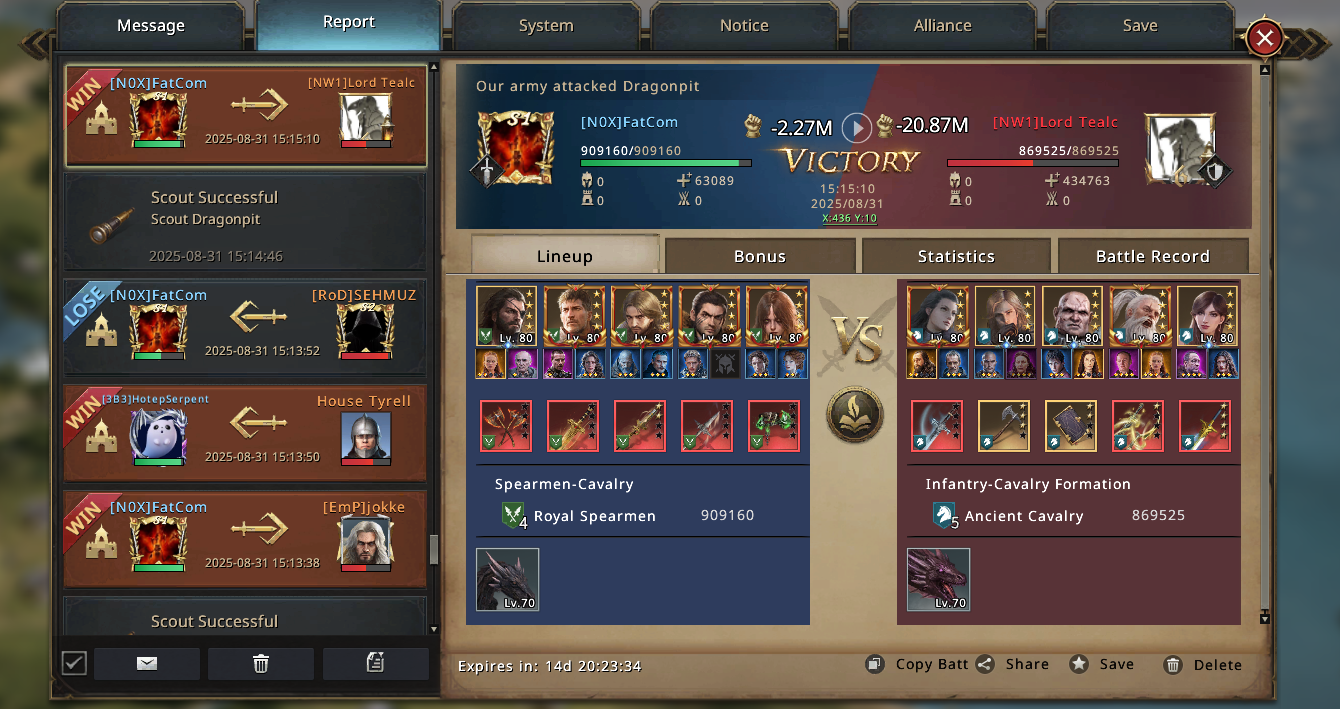Click the envelope mark-read button

coord(147,663)
